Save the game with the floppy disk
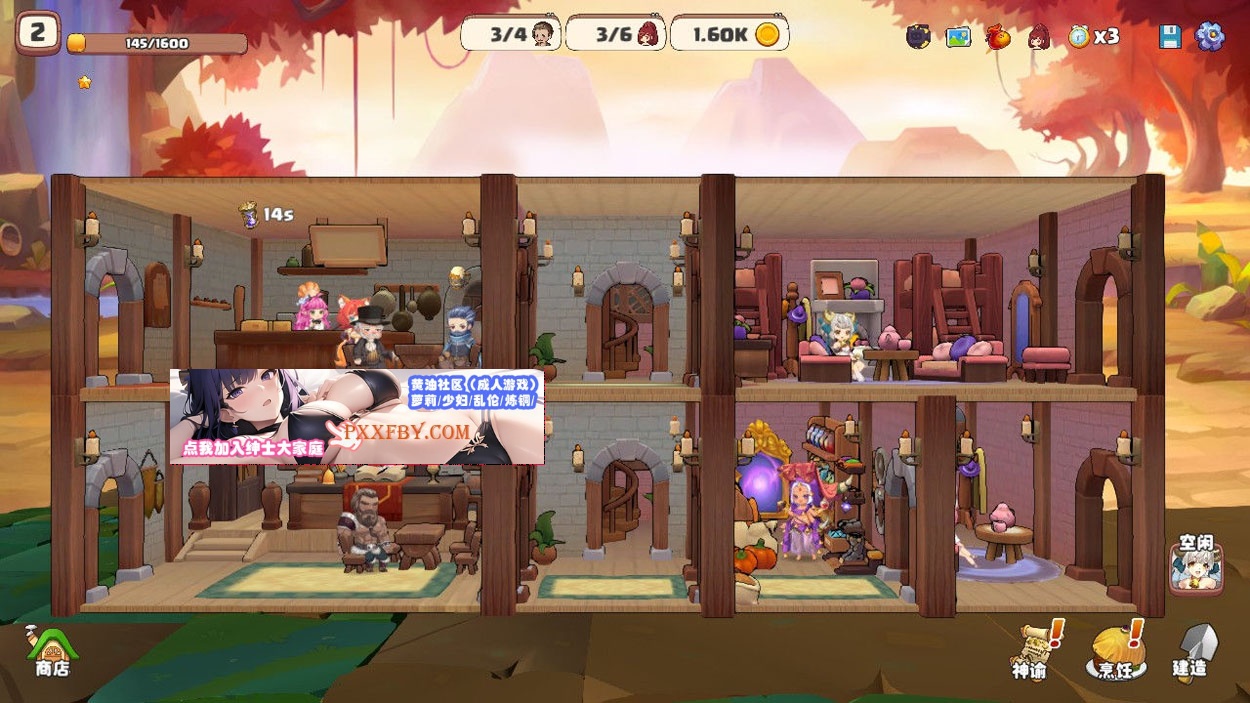Screen dimensions: 1250x703 tap(1170, 37)
